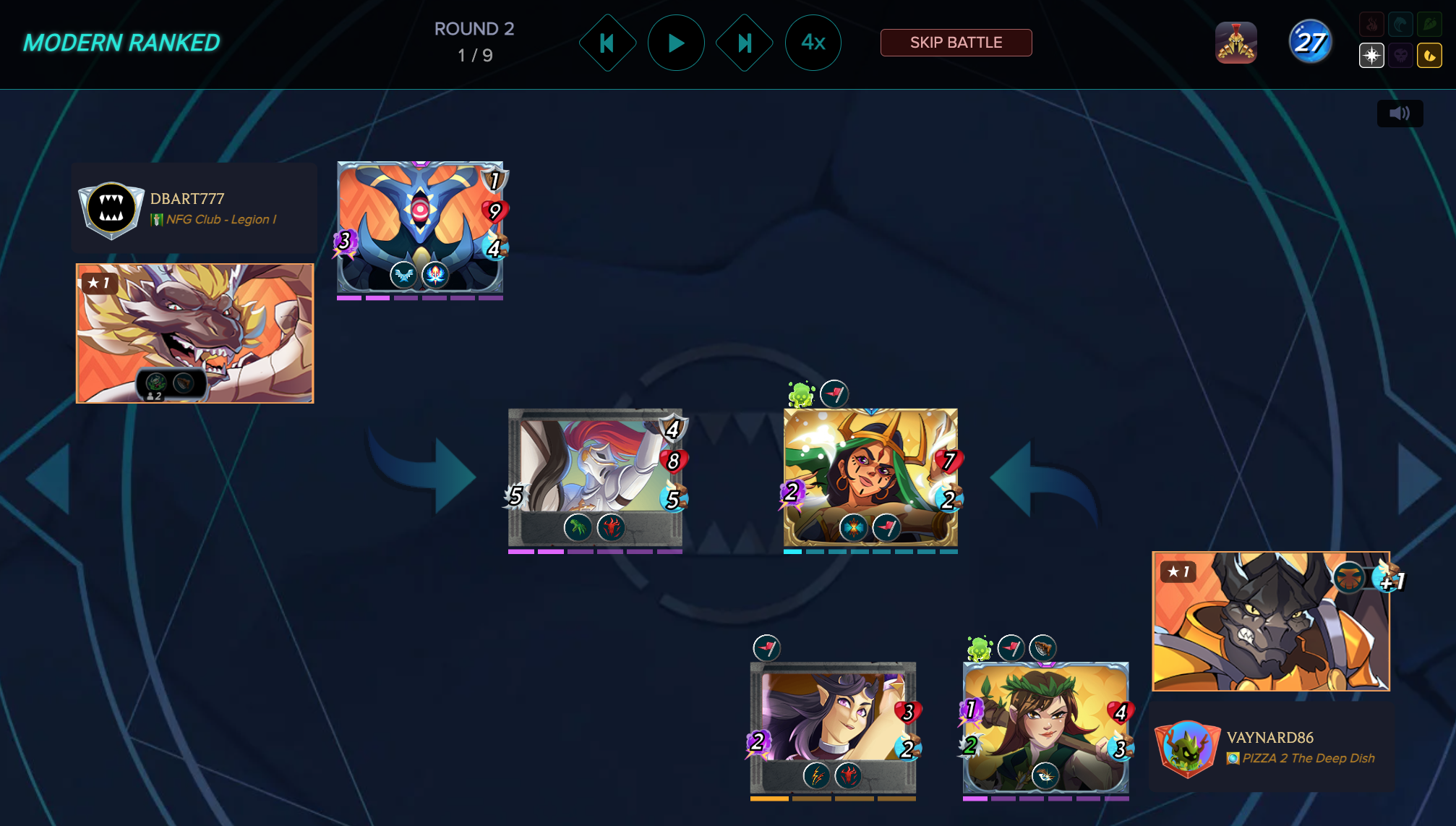This screenshot has height=826, width=1456.
Task: Change the 4x playback speed
Action: click(x=813, y=43)
